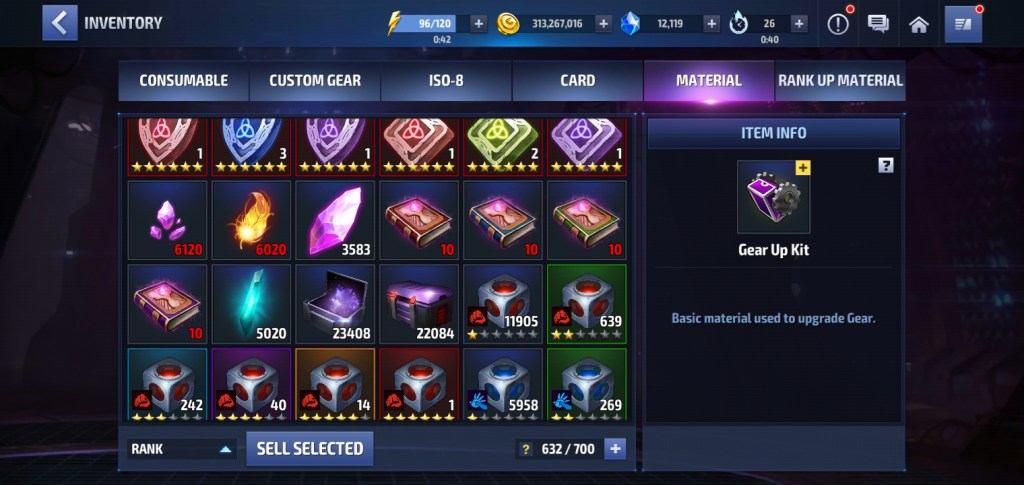Select the cyan shard item with 5020

click(251, 304)
